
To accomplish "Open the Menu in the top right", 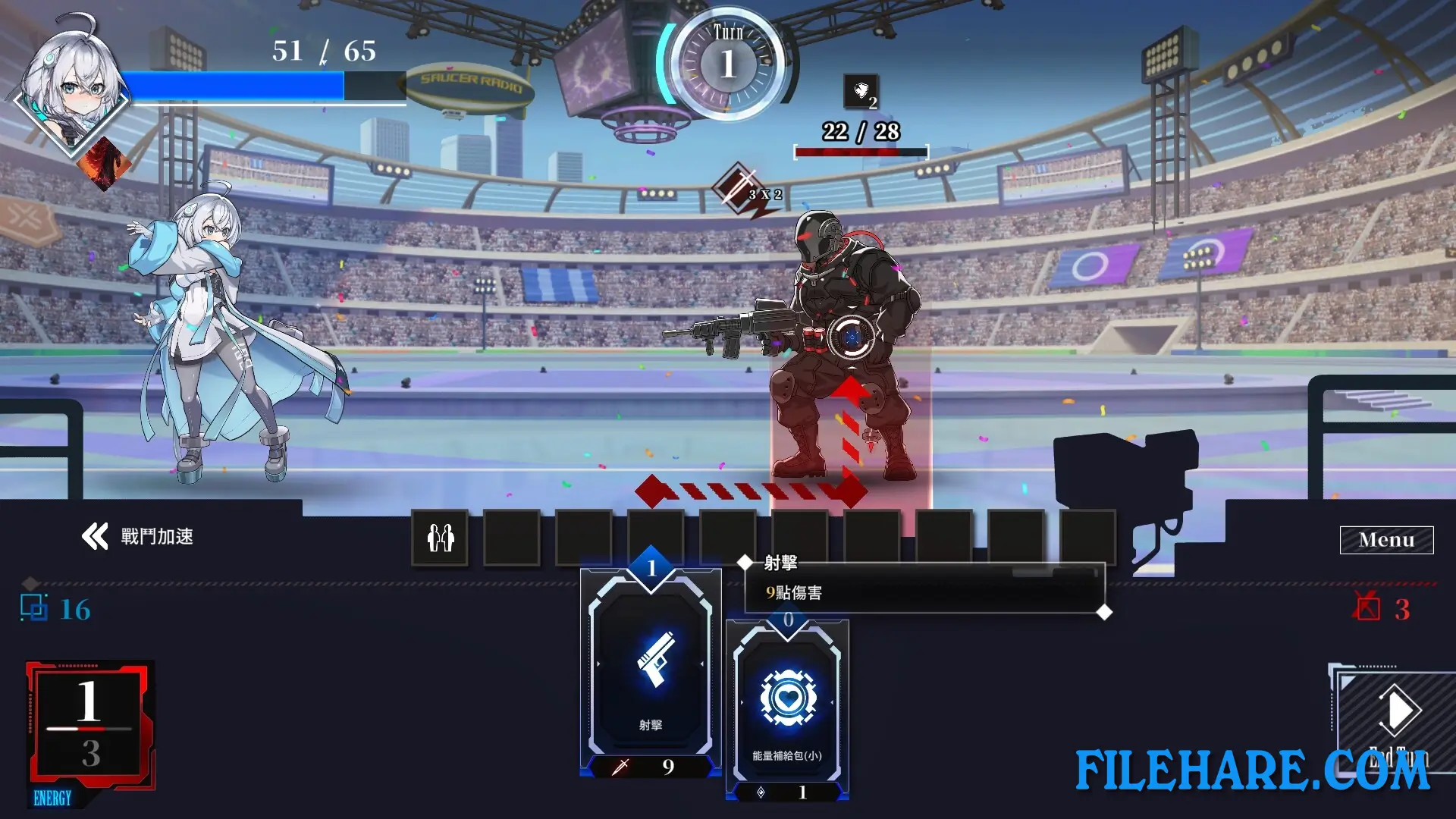I will coord(1385,539).
